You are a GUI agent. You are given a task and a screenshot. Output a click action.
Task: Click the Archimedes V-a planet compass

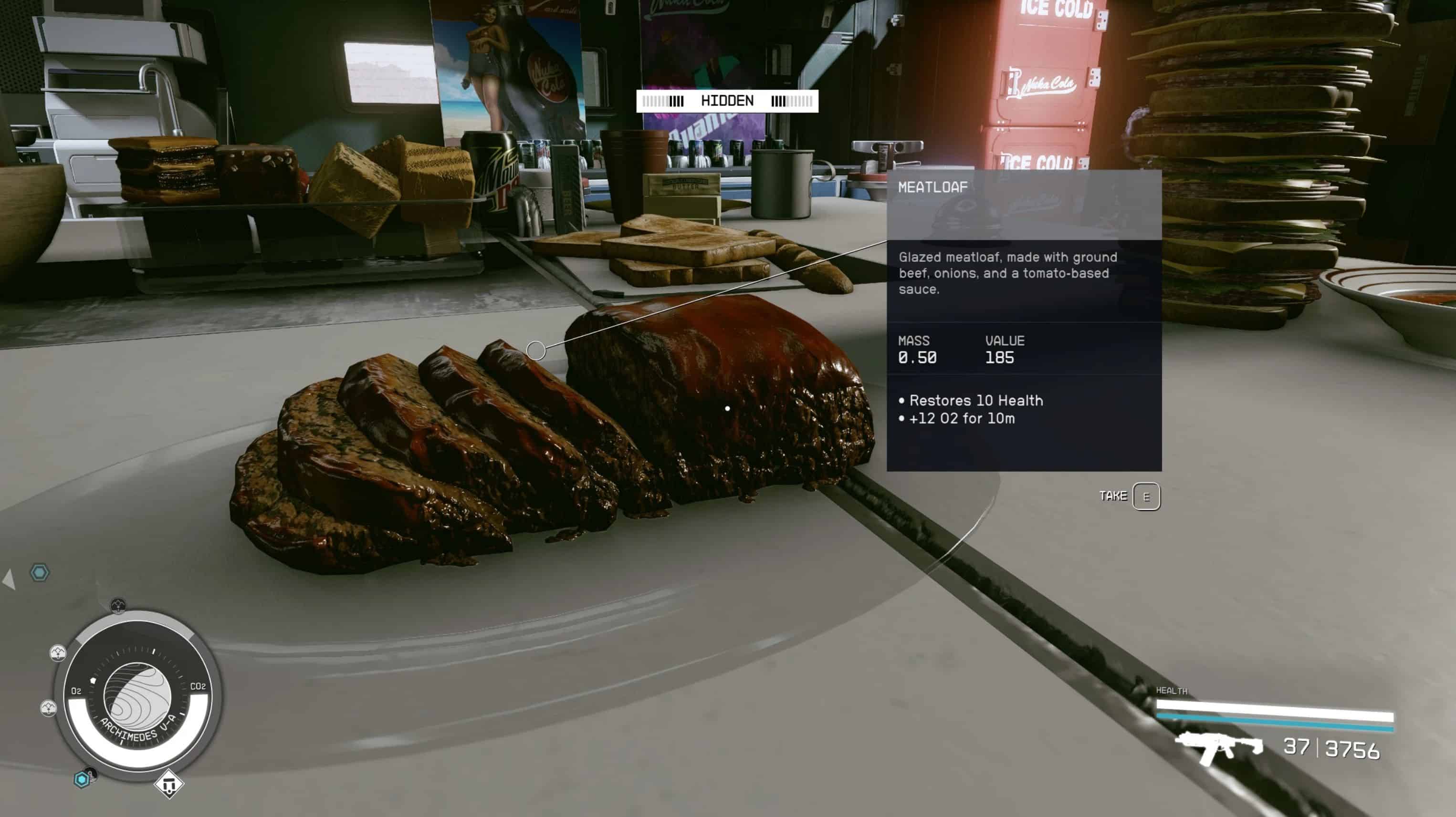[137, 696]
